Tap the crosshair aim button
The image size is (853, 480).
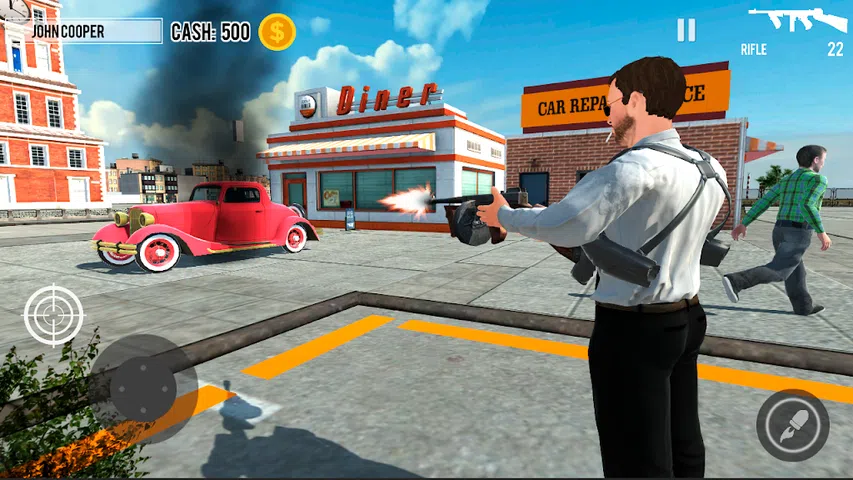54,315
